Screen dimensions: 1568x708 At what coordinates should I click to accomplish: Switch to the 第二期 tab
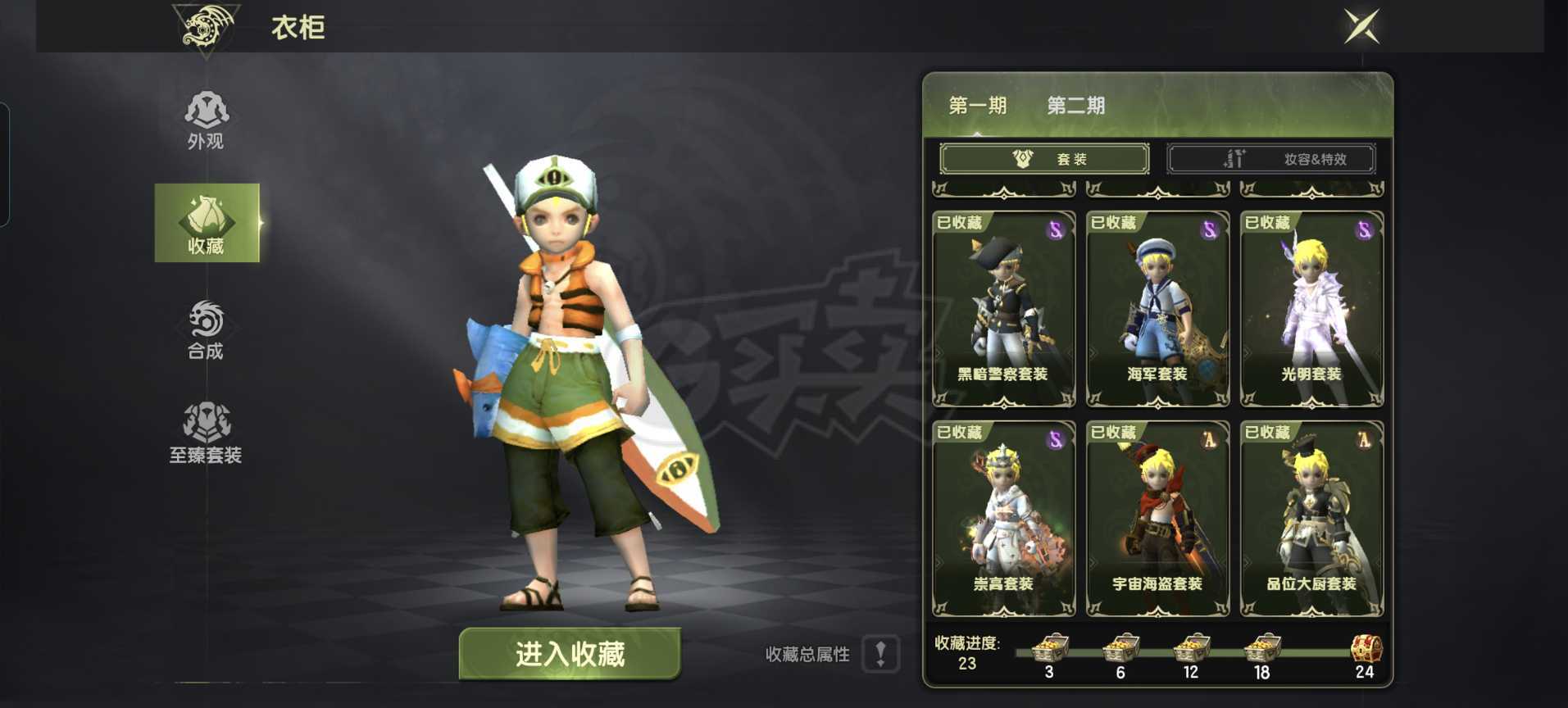point(1075,105)
